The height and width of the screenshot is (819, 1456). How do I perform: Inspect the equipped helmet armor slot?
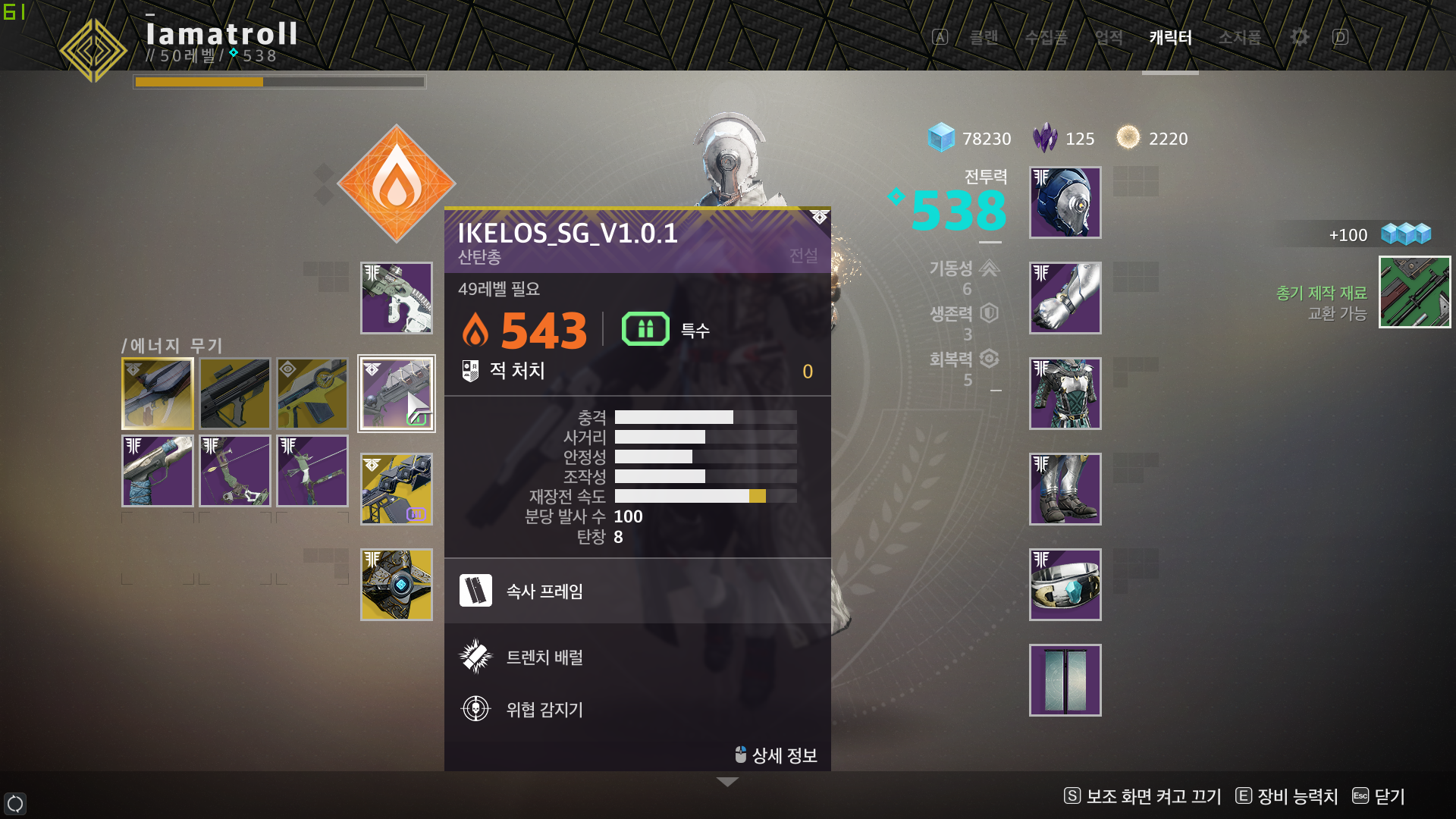click(1065, 202)
